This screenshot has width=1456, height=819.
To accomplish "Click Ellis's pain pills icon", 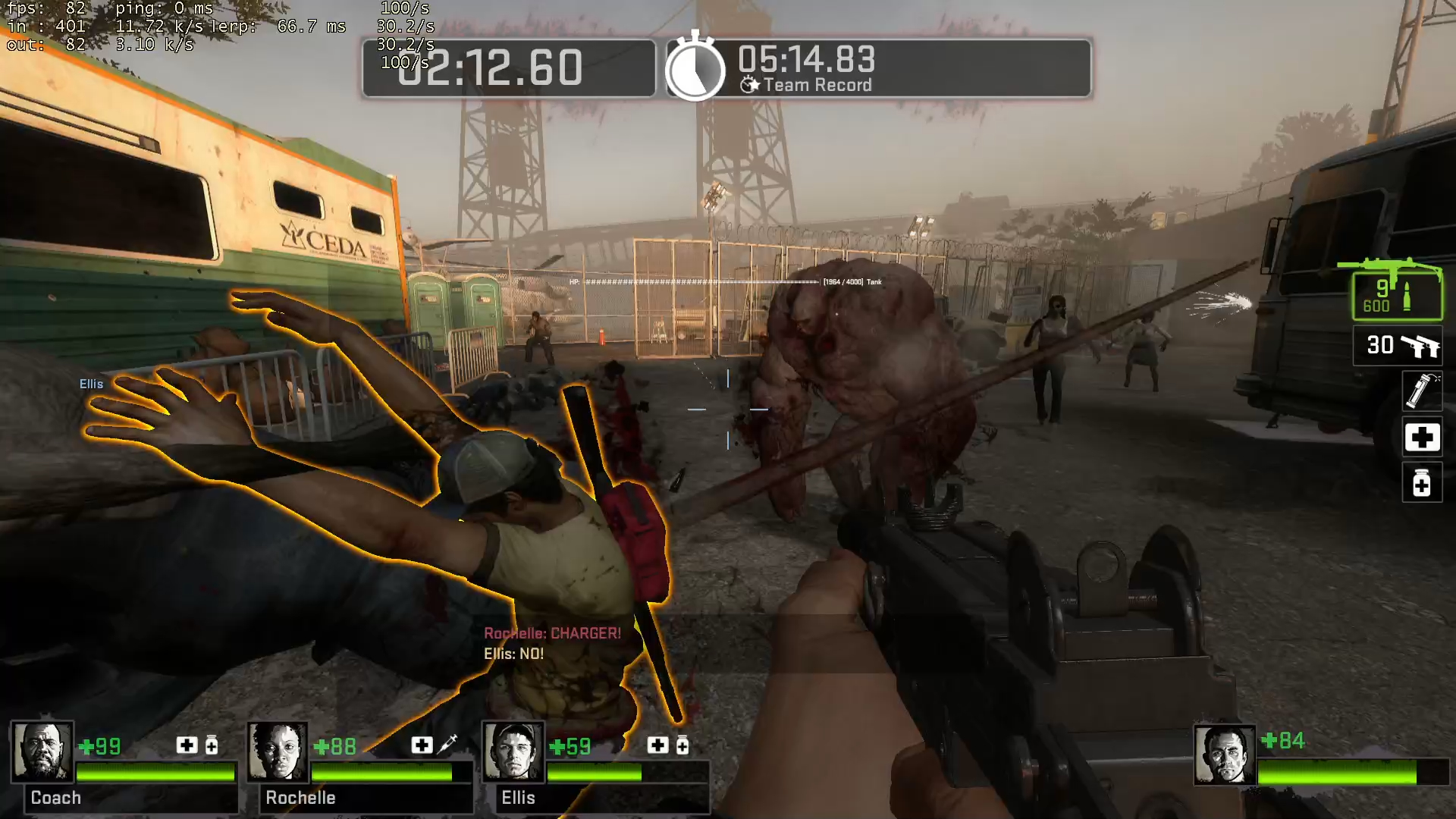I will click(682, 746).
